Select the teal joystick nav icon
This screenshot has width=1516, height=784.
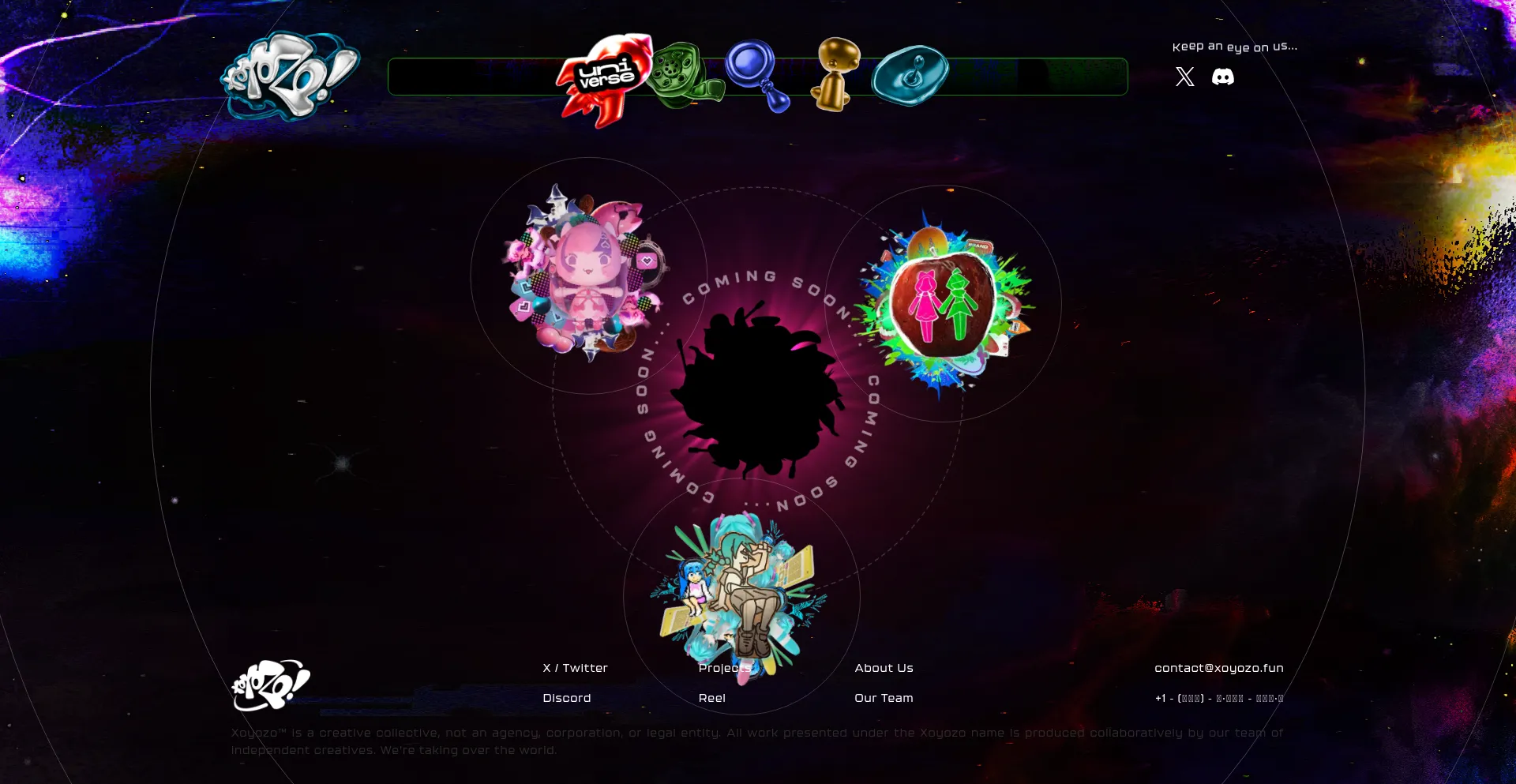click(910, 75)
